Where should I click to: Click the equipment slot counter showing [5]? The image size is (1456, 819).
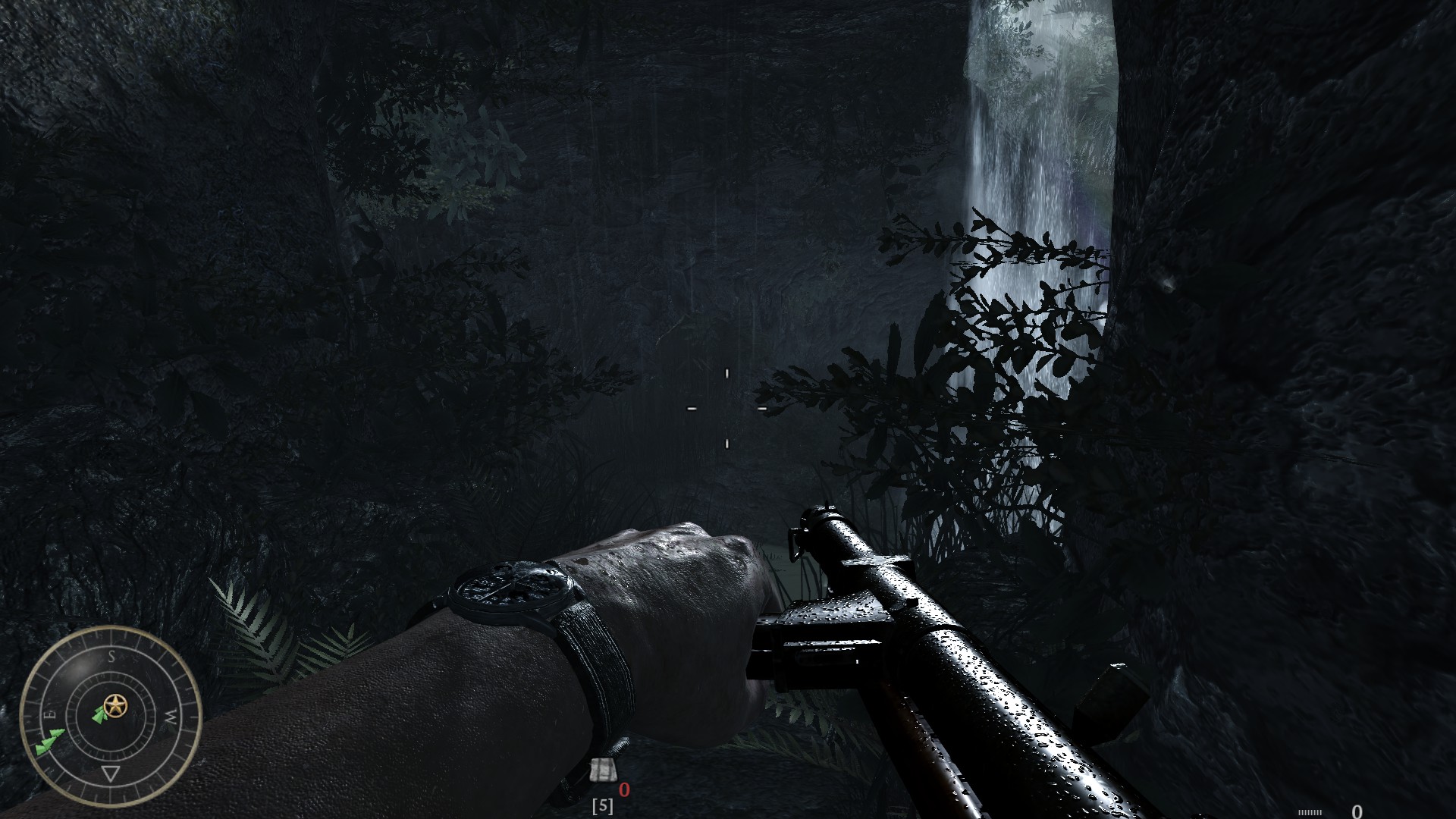[x=603, y=805]
